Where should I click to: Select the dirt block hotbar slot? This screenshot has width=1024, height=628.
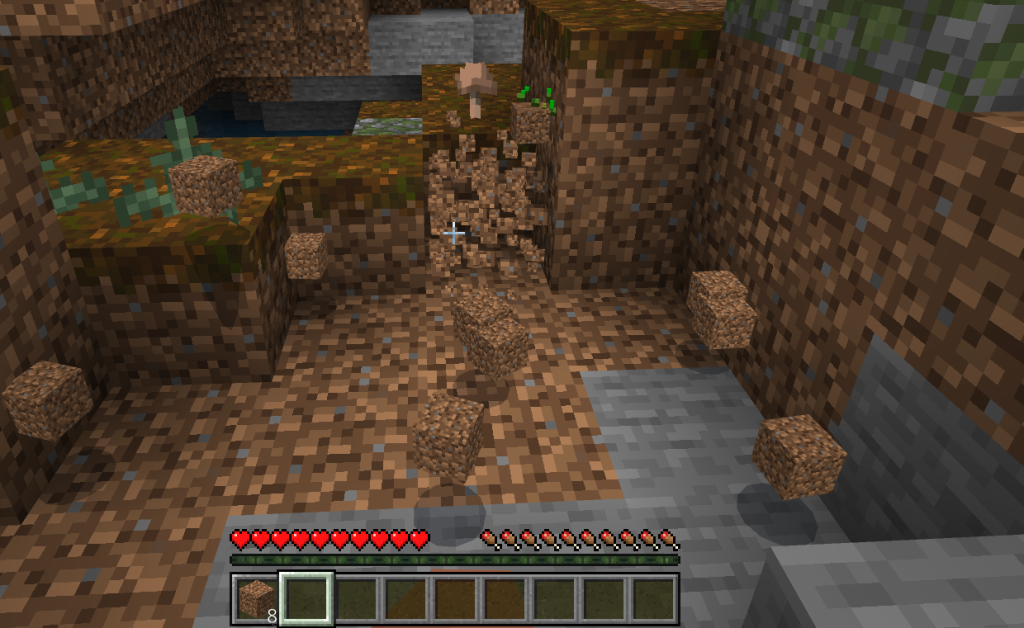coord(257,599)
